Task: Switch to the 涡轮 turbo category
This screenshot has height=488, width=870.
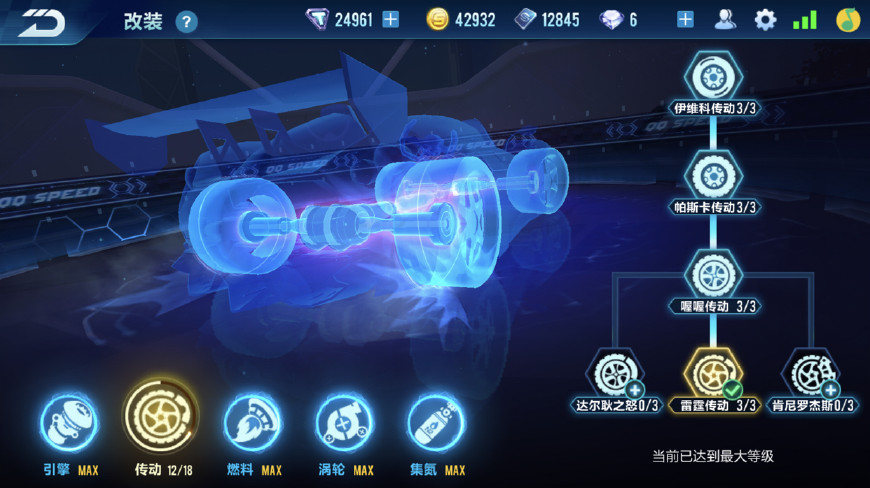Action: [344, 423]
